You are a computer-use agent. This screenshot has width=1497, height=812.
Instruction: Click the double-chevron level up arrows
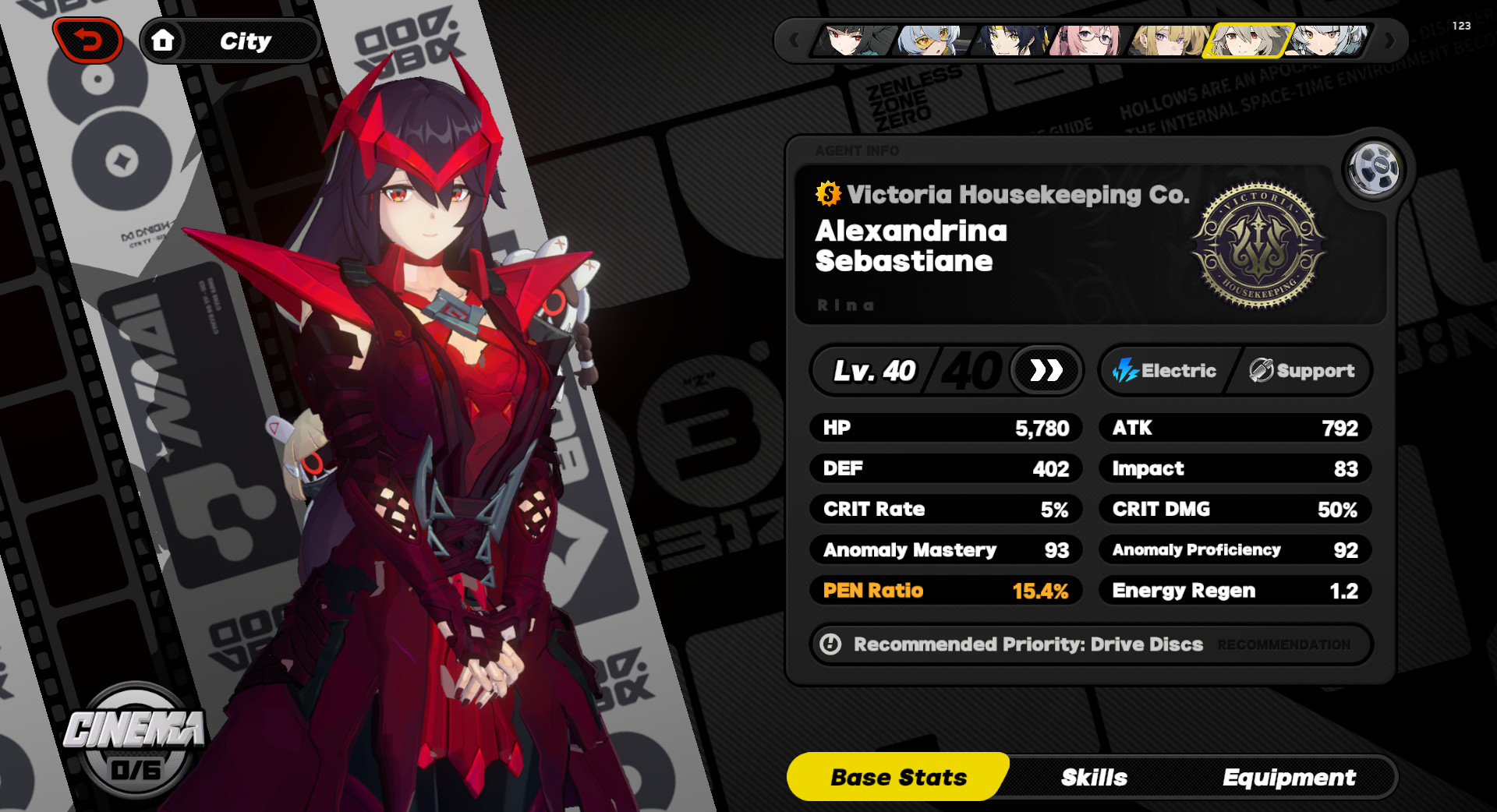(1045, 371)
